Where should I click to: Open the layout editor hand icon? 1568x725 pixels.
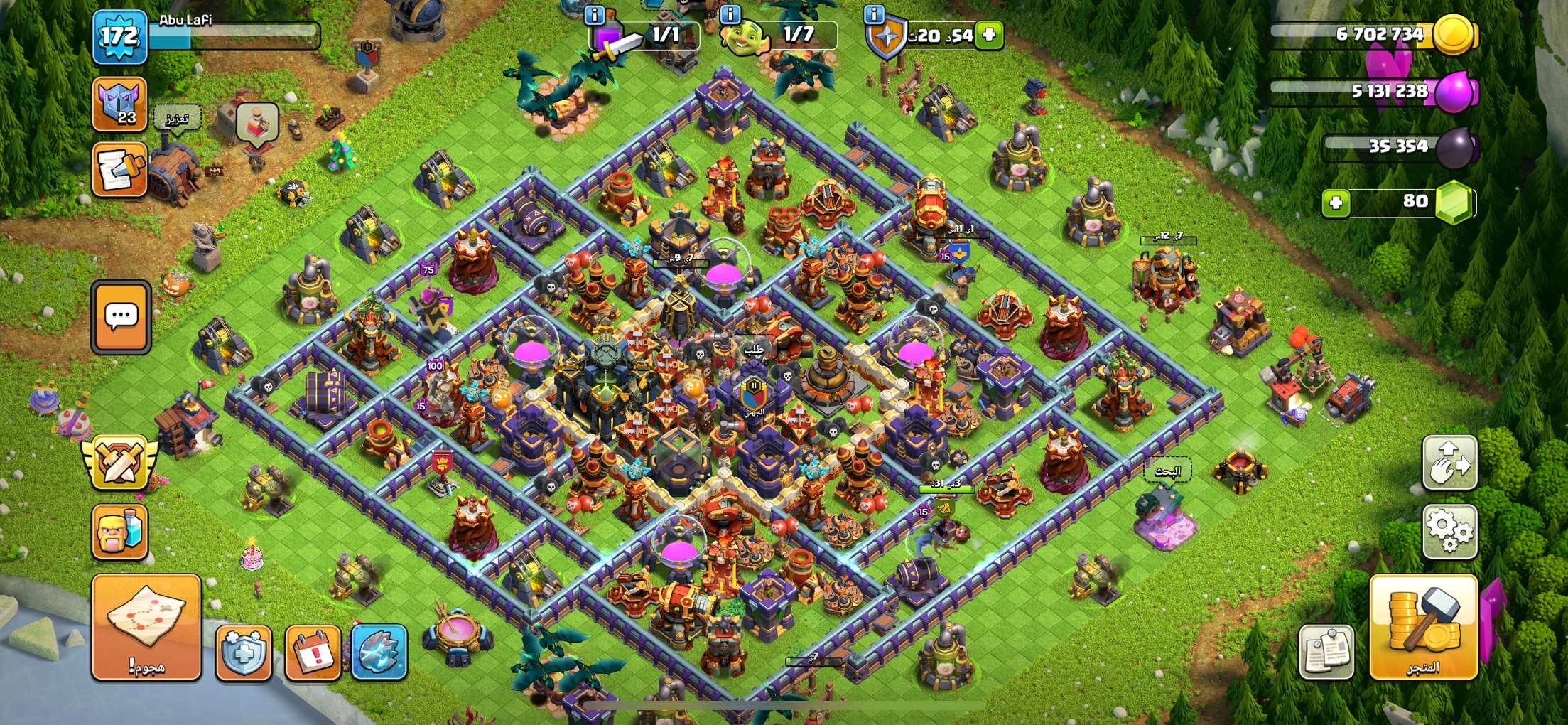point(1449,463)
